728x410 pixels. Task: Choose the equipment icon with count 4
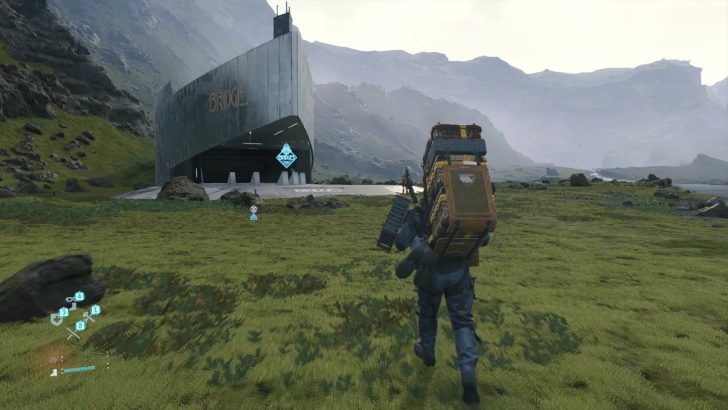pos(72,299)
